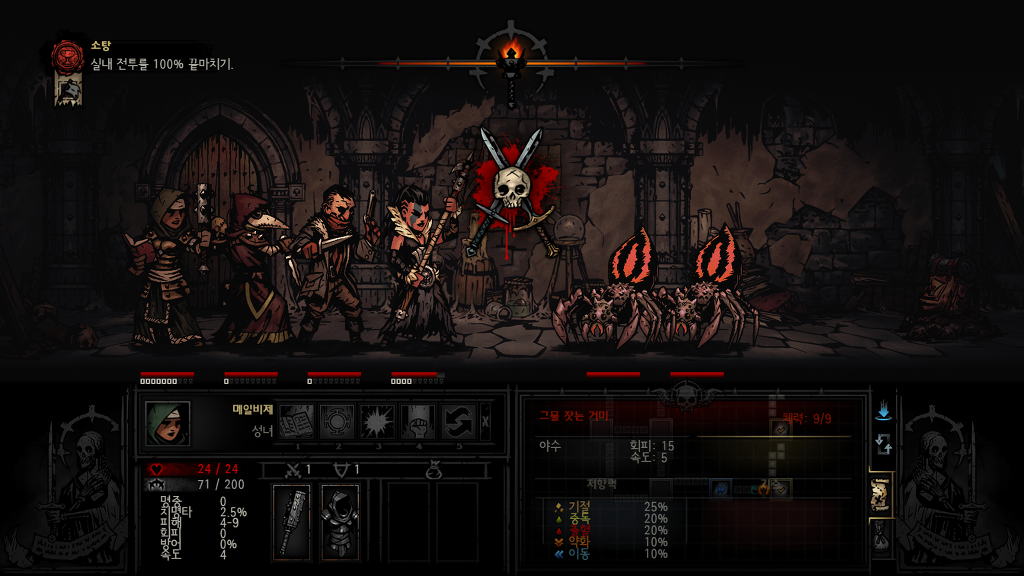Activate the circular ring skill

tap(337, 421)
